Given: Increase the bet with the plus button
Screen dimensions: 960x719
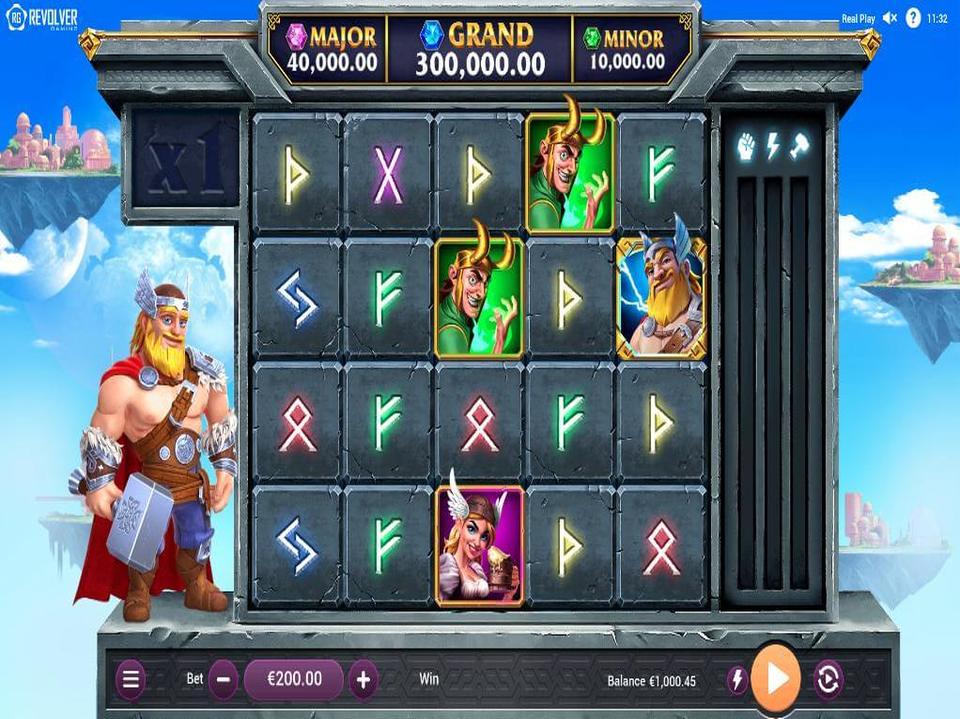Looking at the screenshot, I should pos(363,680).
